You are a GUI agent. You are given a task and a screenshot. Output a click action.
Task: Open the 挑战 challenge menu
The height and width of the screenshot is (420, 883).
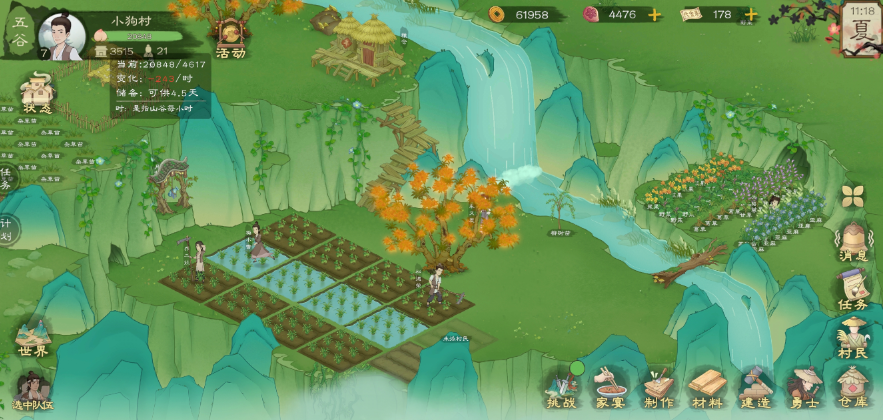tap(562, 387)
